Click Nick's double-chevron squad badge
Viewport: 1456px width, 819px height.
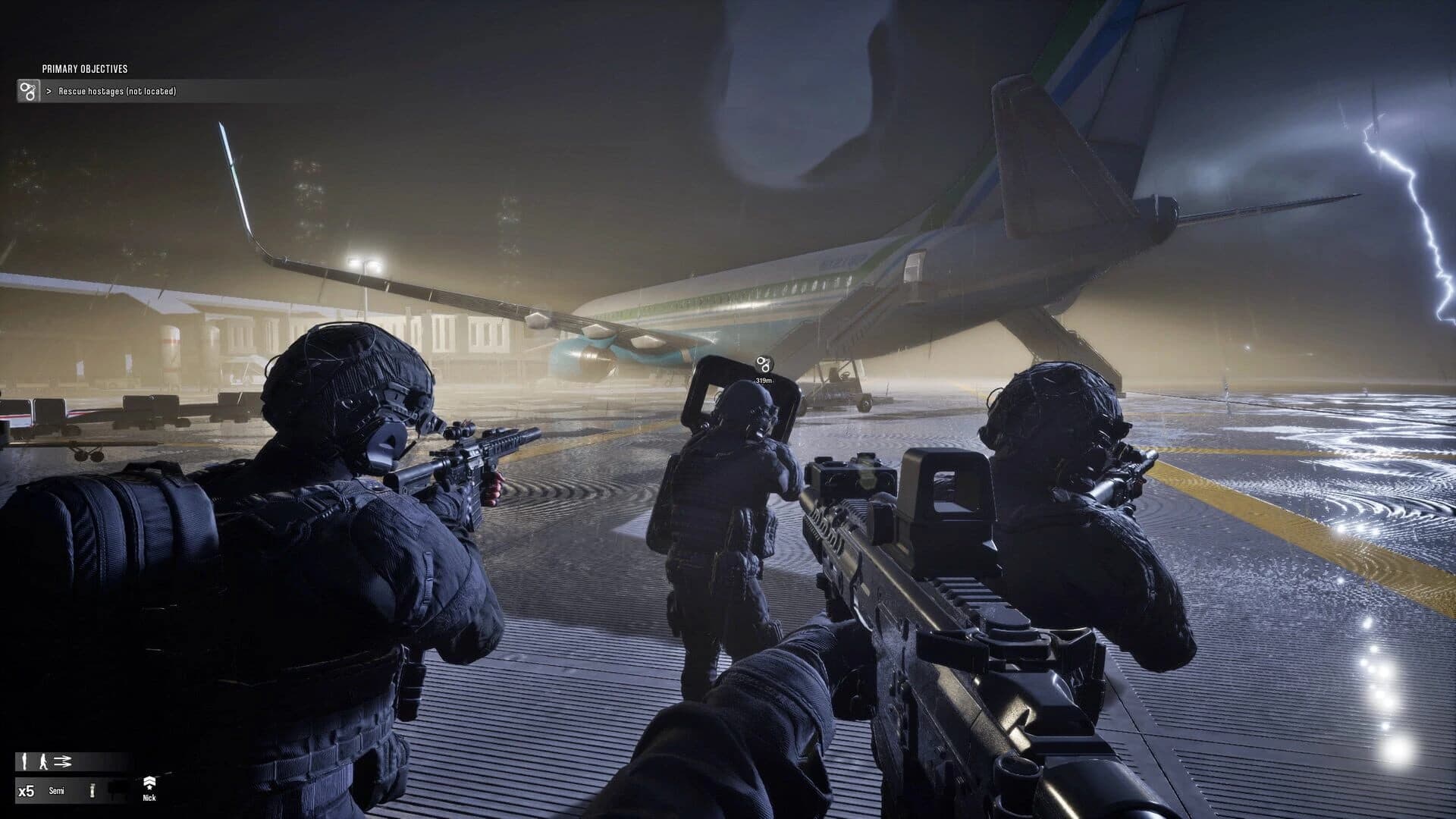click(149, 780)
